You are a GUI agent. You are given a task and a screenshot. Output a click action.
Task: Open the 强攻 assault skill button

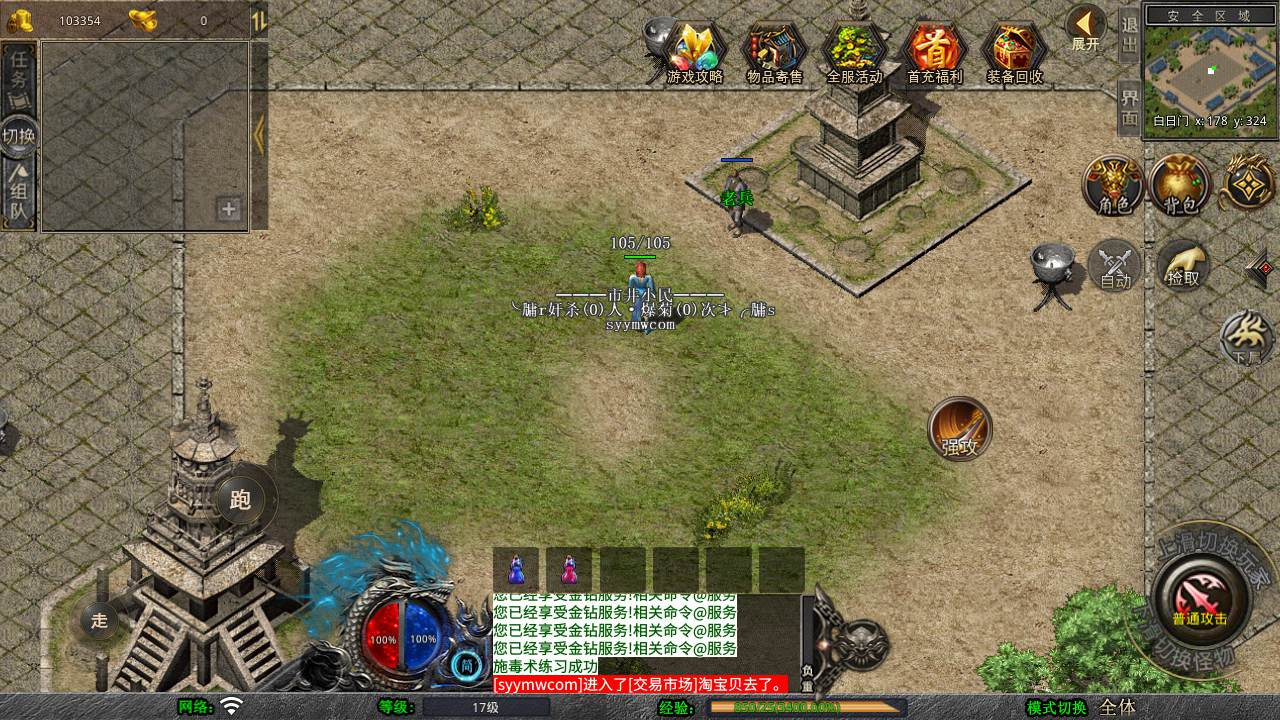tap(960, 429)
